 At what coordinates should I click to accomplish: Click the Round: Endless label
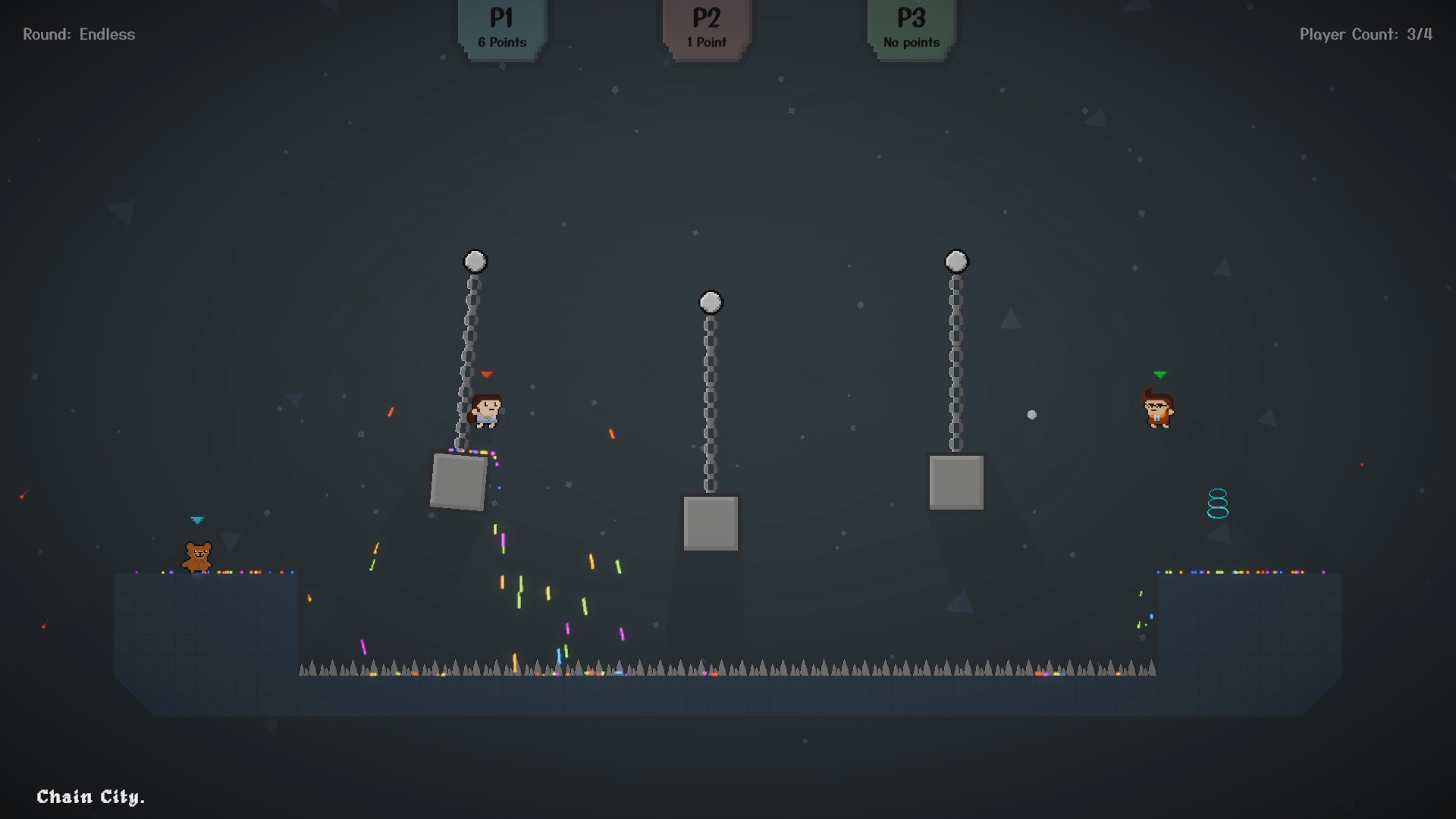pos(79,33)
